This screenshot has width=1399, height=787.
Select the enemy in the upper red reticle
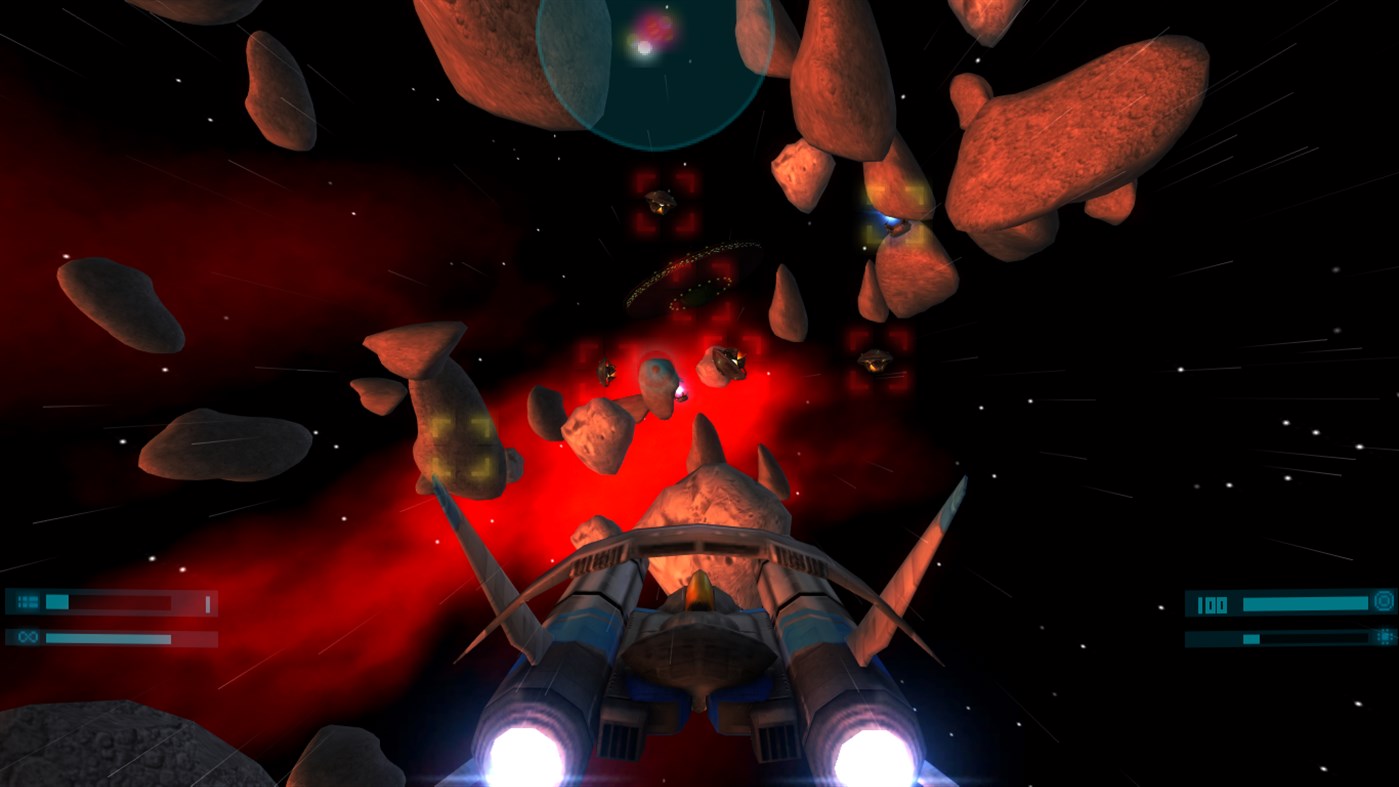[x=660, y=200]
